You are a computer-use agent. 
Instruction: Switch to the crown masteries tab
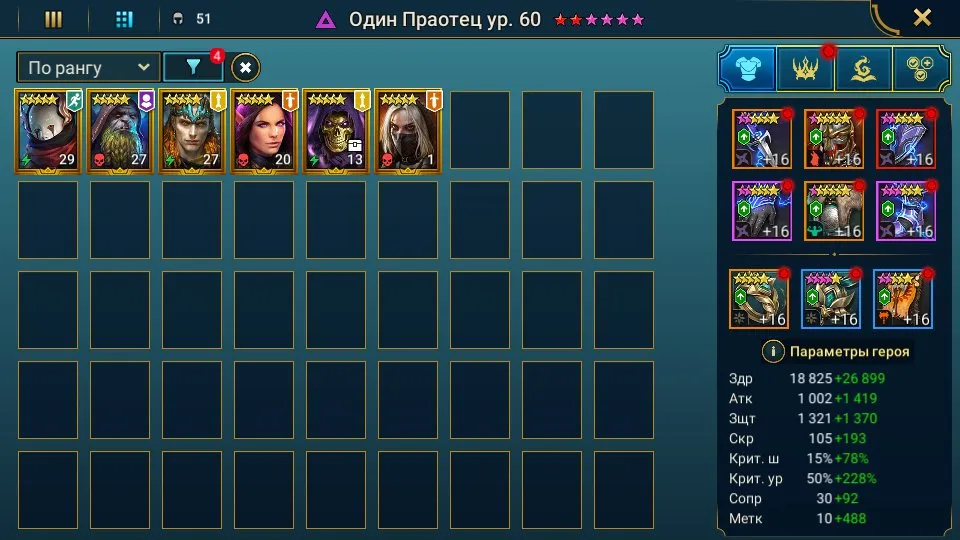pyautogui.click(x=805, y=68)
